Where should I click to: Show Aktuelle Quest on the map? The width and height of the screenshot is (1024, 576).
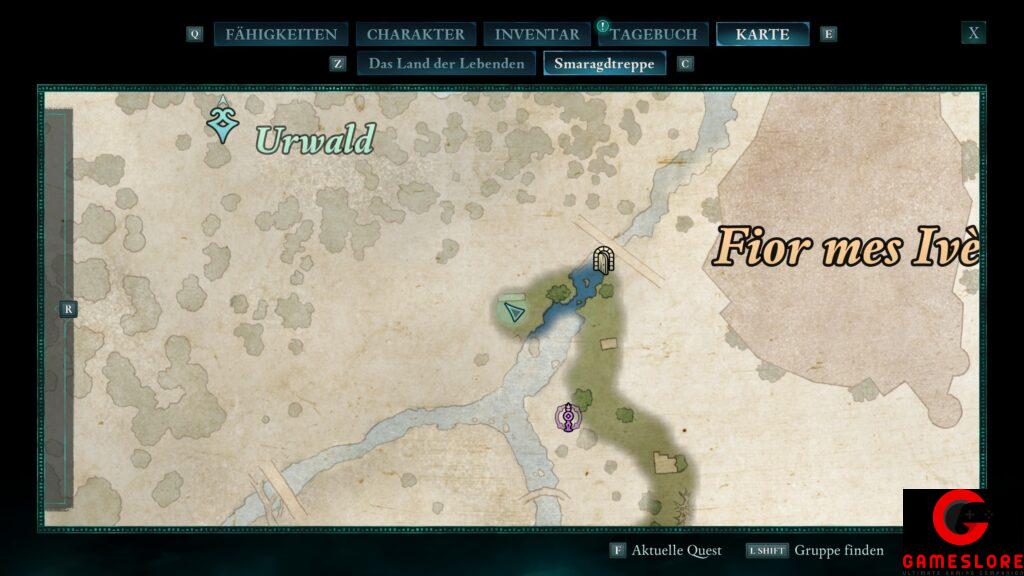[x=666, y=550]
